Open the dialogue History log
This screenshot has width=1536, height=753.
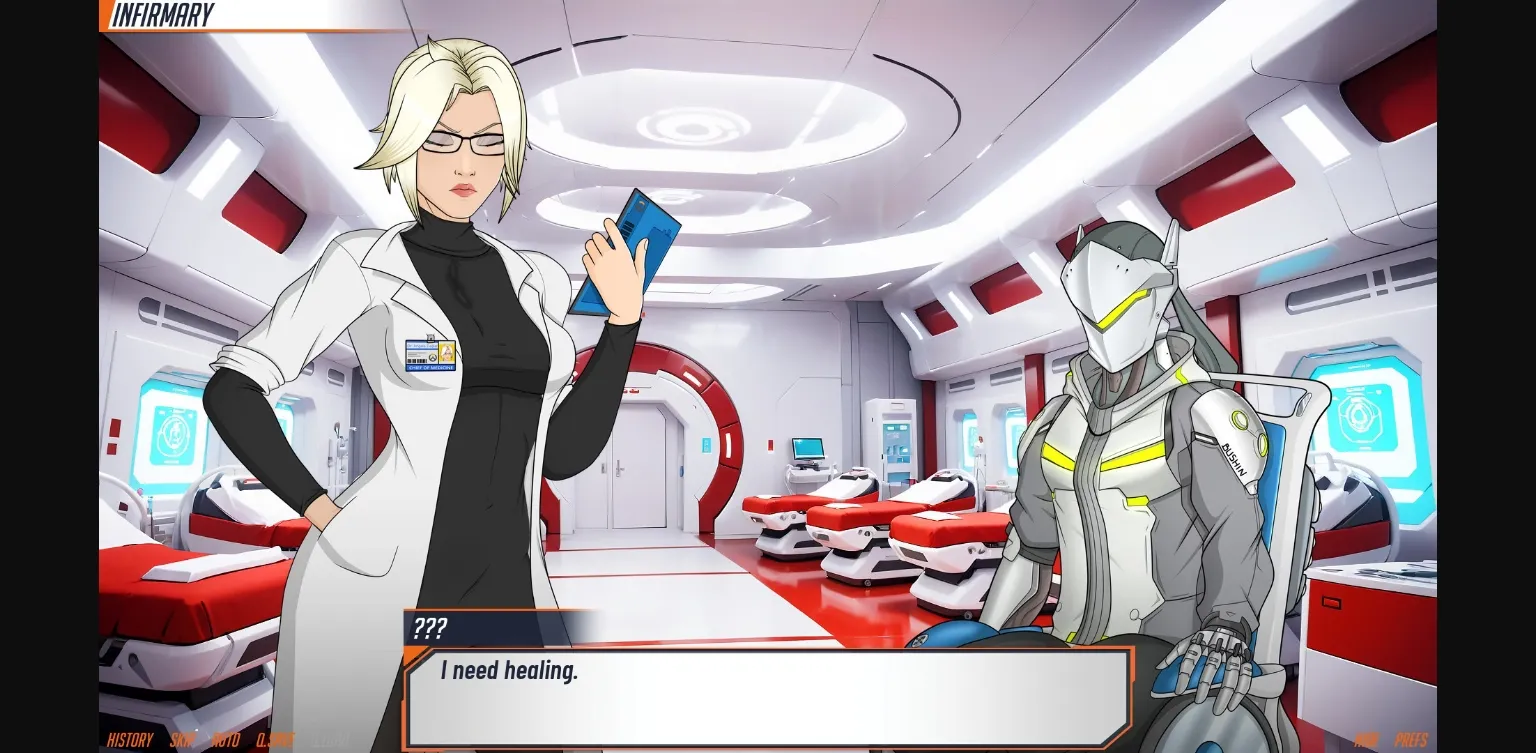click(x=129, y=740)
